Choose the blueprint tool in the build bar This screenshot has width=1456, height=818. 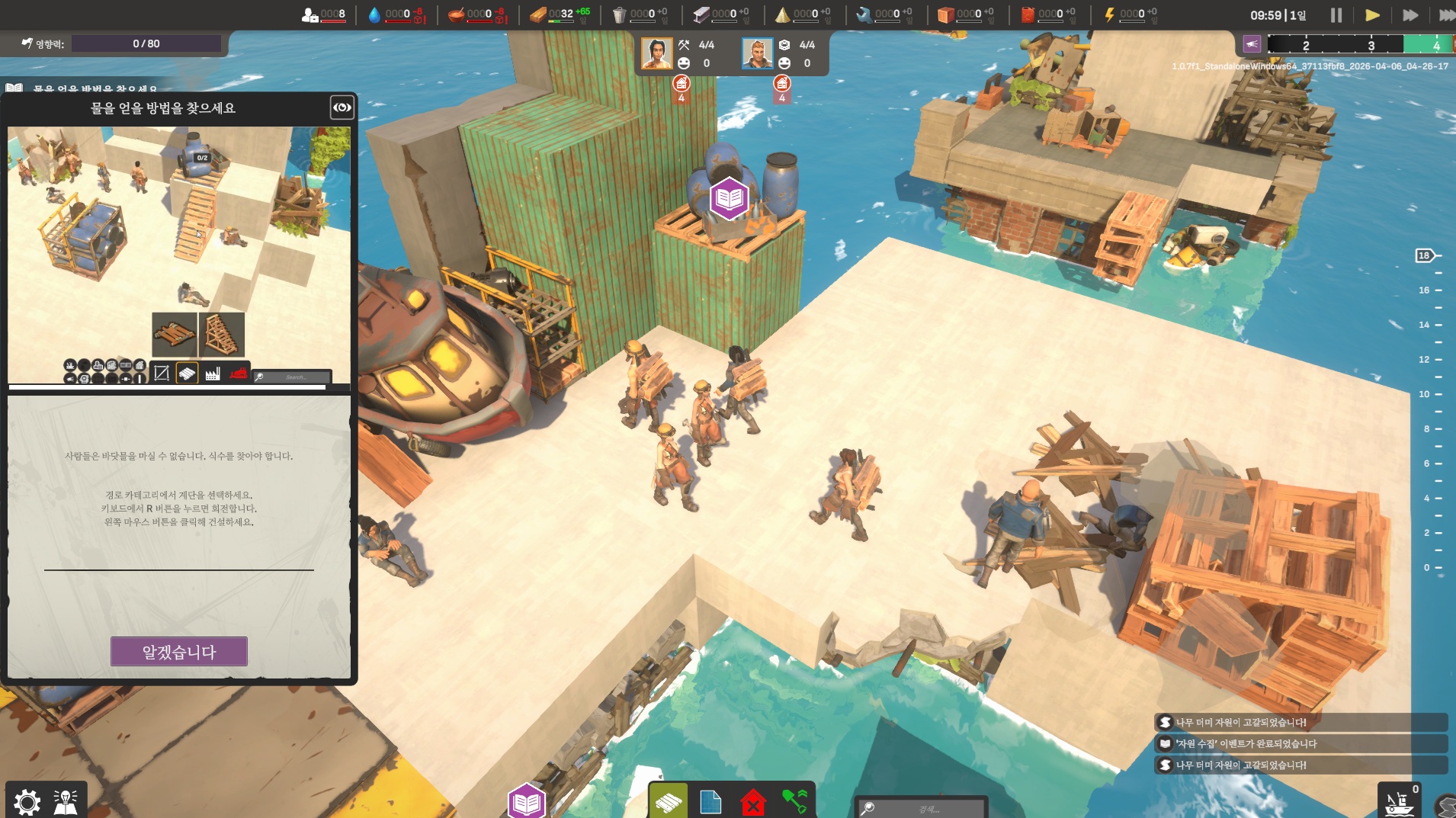(x=710, y=802)
